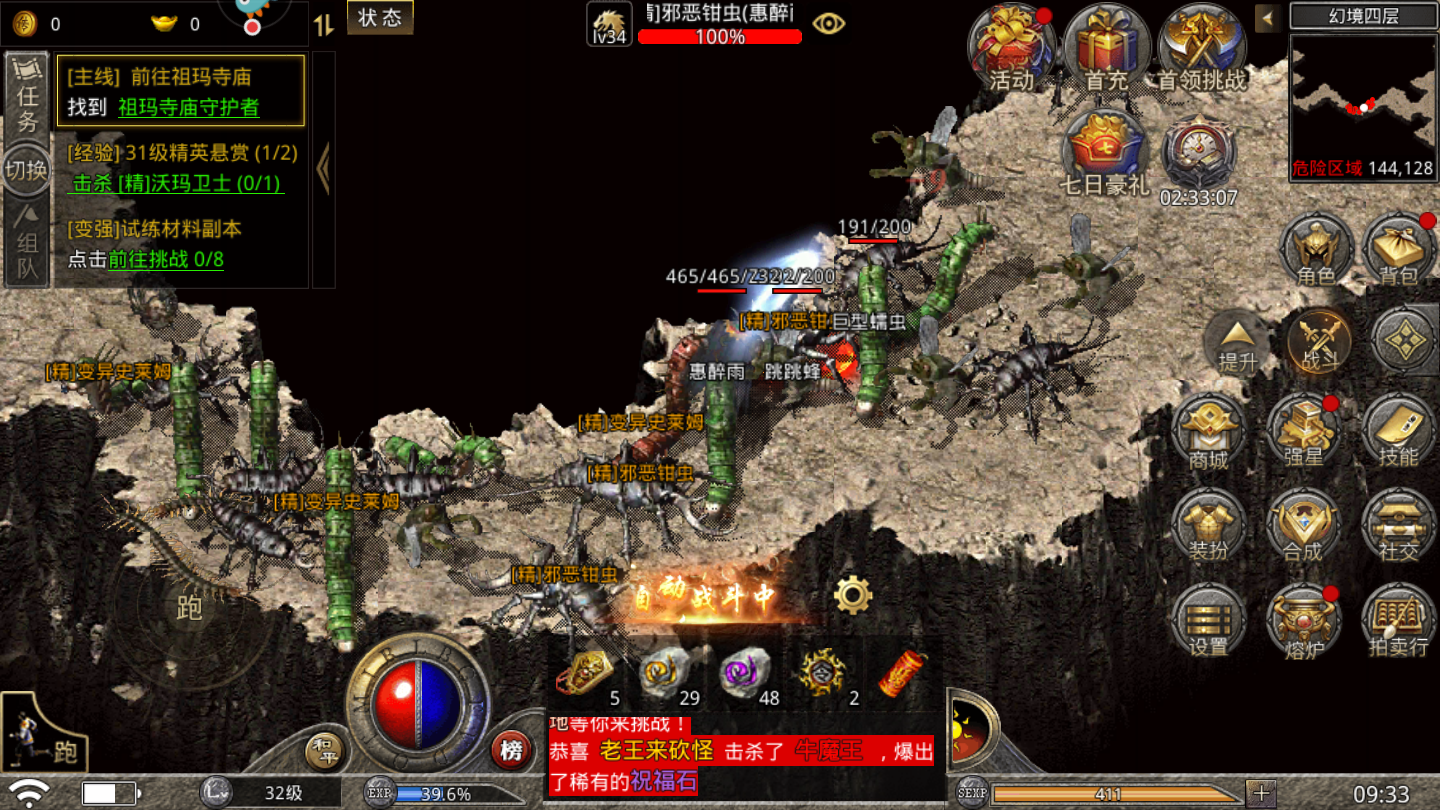The height and width of the screenshot is (810, 1440).
Task: Click the 祖玛寺庙守护者 quest link
Action: [x=188, y=107]
